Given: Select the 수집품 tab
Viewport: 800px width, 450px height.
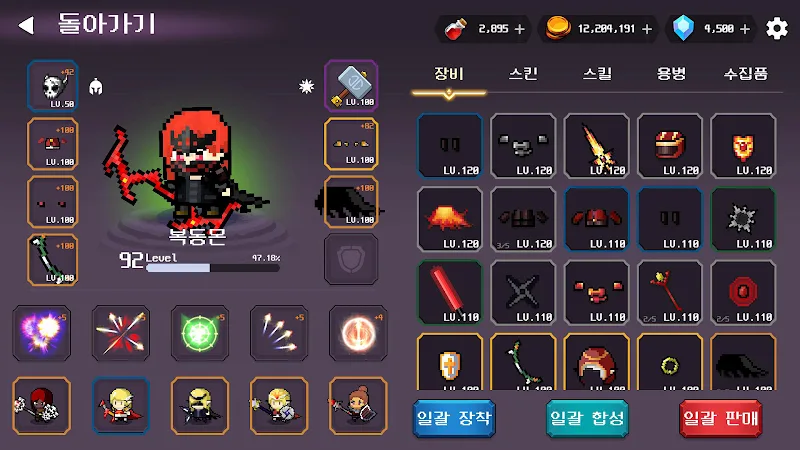Looking at the screenshot, I should (746, 74).
